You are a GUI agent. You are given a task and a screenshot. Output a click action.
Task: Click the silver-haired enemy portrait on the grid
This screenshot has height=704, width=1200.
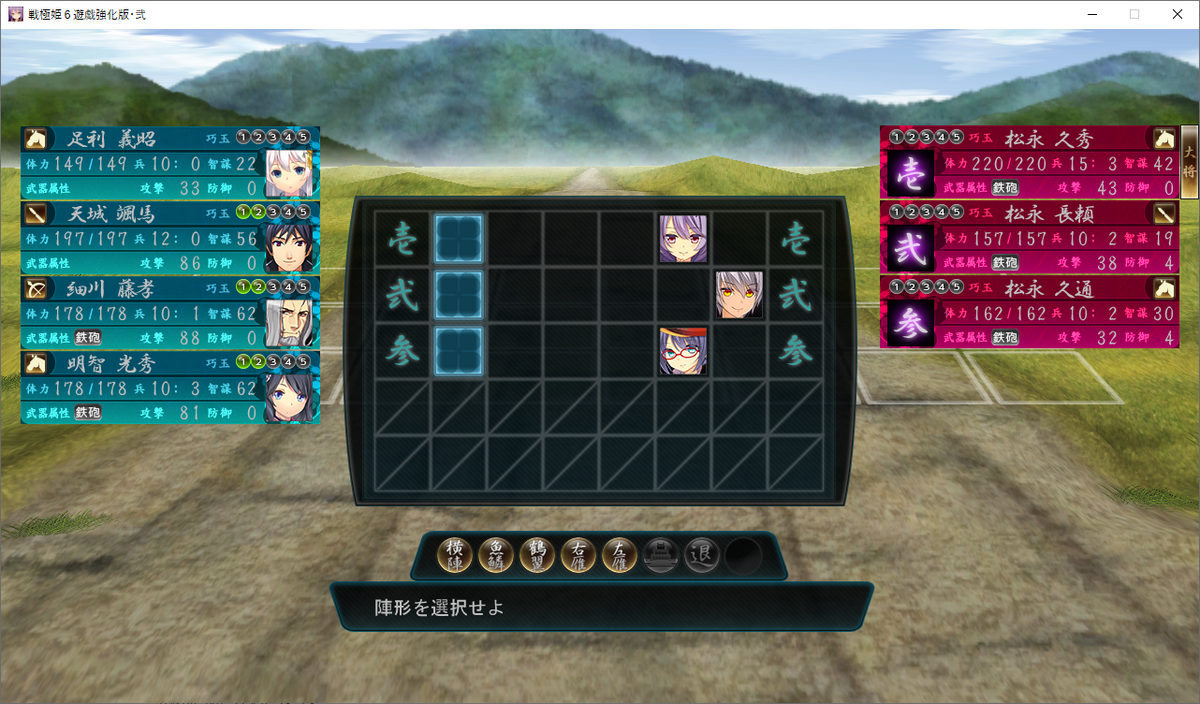pyautogui.click(x=739, y=295)
